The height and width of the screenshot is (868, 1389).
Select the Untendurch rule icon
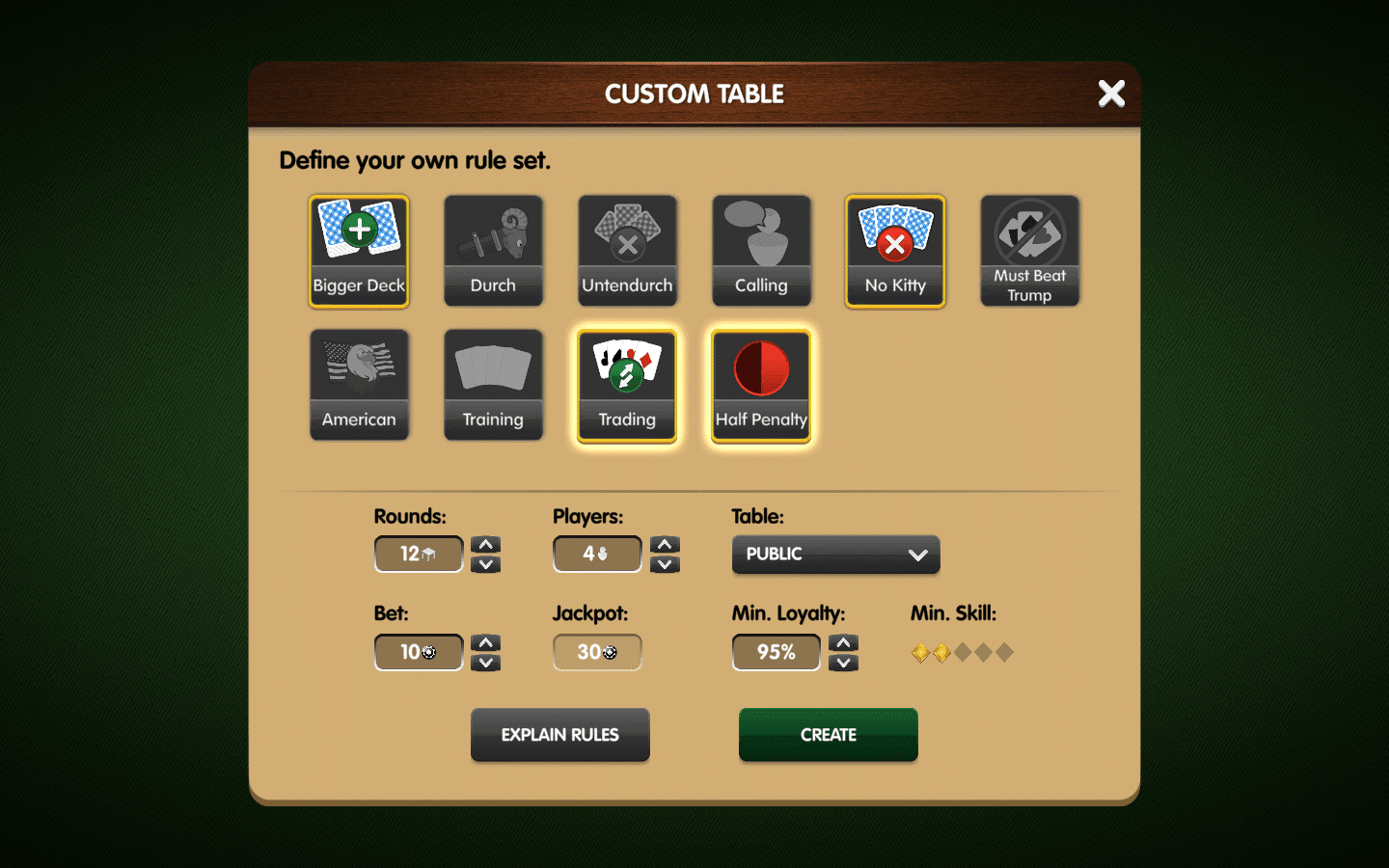click(x=627, y=251)
